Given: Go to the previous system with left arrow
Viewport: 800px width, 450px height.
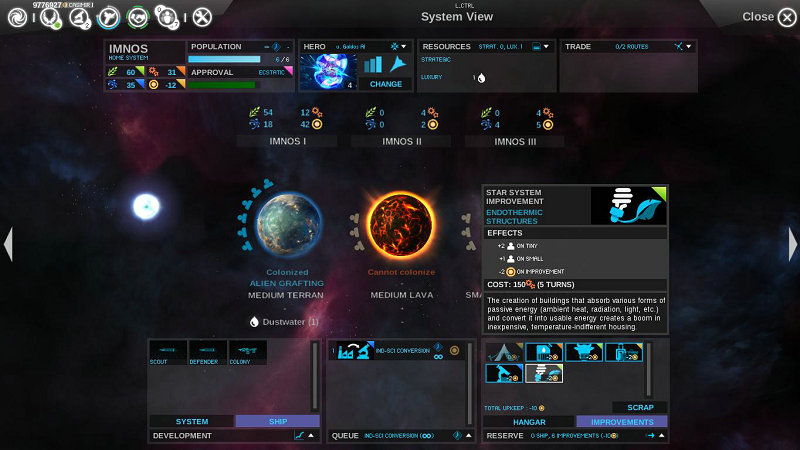Looking at the screenshot, I should coord(8,244).
